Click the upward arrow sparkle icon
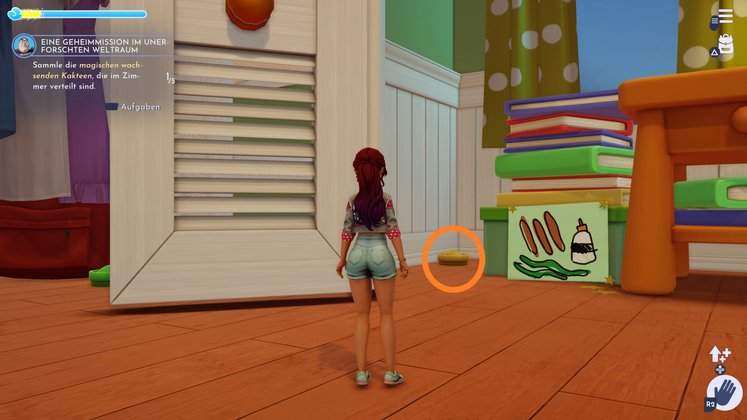 717,355
